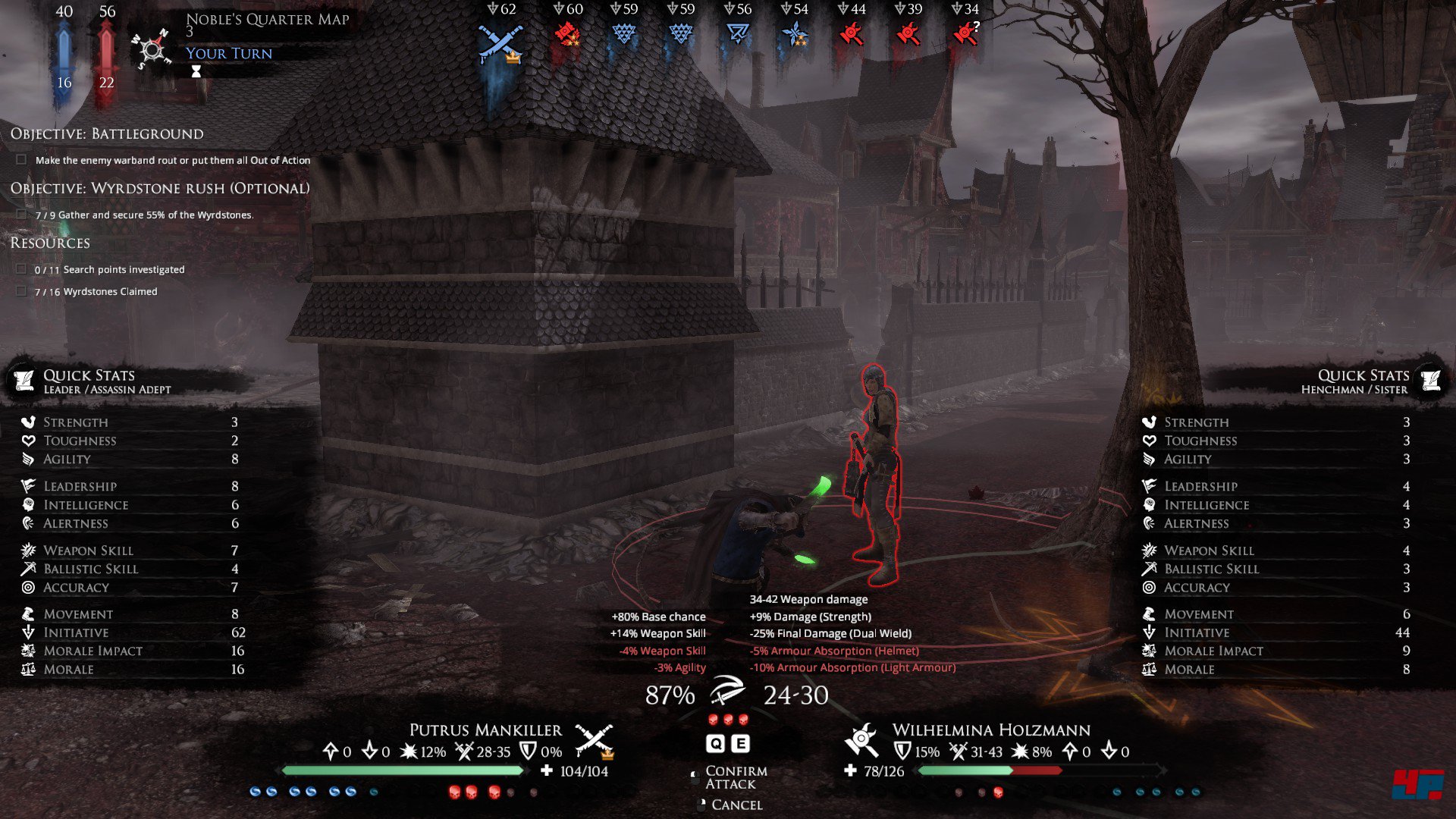The width and height of the screenshot is (1456, 819).
Task: Select the initiative 62 crossed daggers unit
Action: point(500,42)
